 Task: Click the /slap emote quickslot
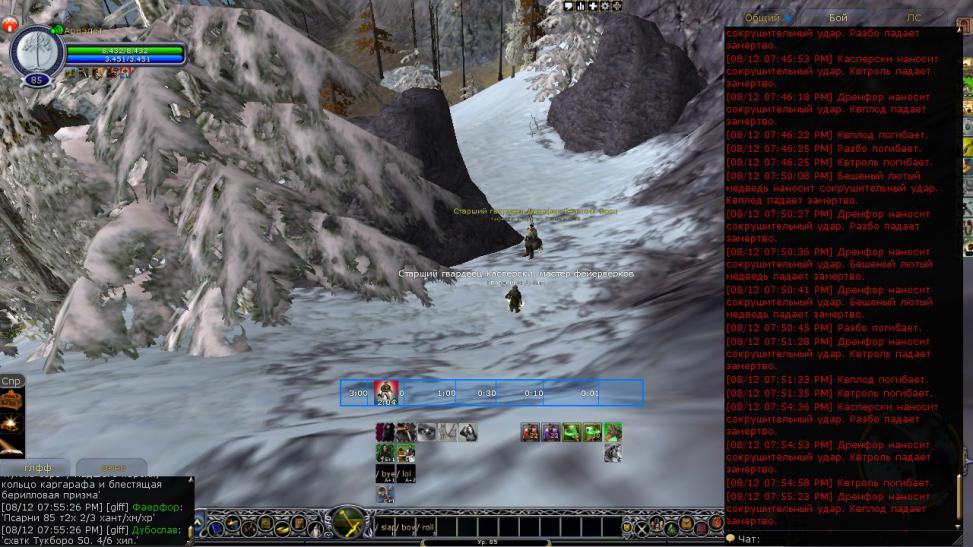[x=390, y=526]
